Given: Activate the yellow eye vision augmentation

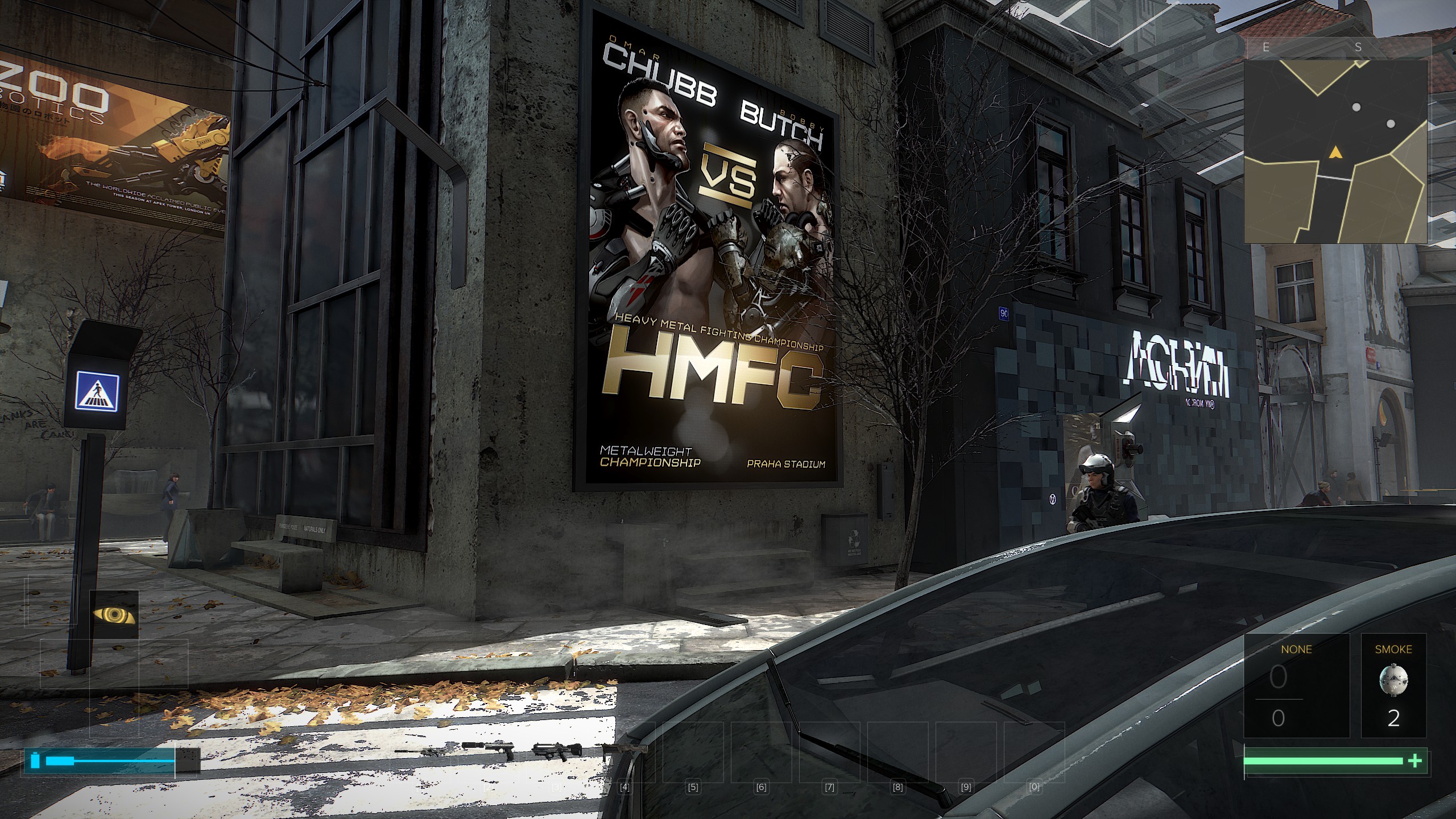Looking at the screenshot, I should 114,615.
